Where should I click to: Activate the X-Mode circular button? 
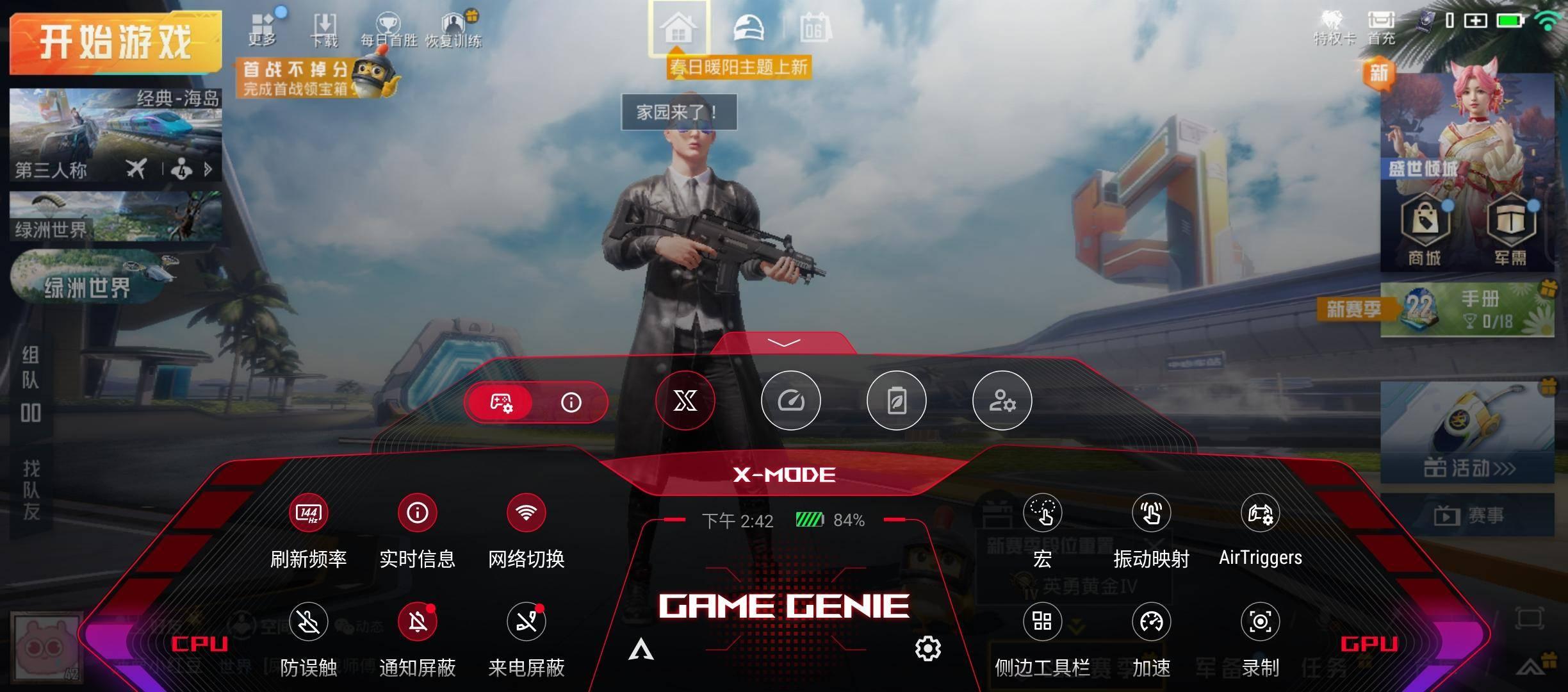point(685,401)
